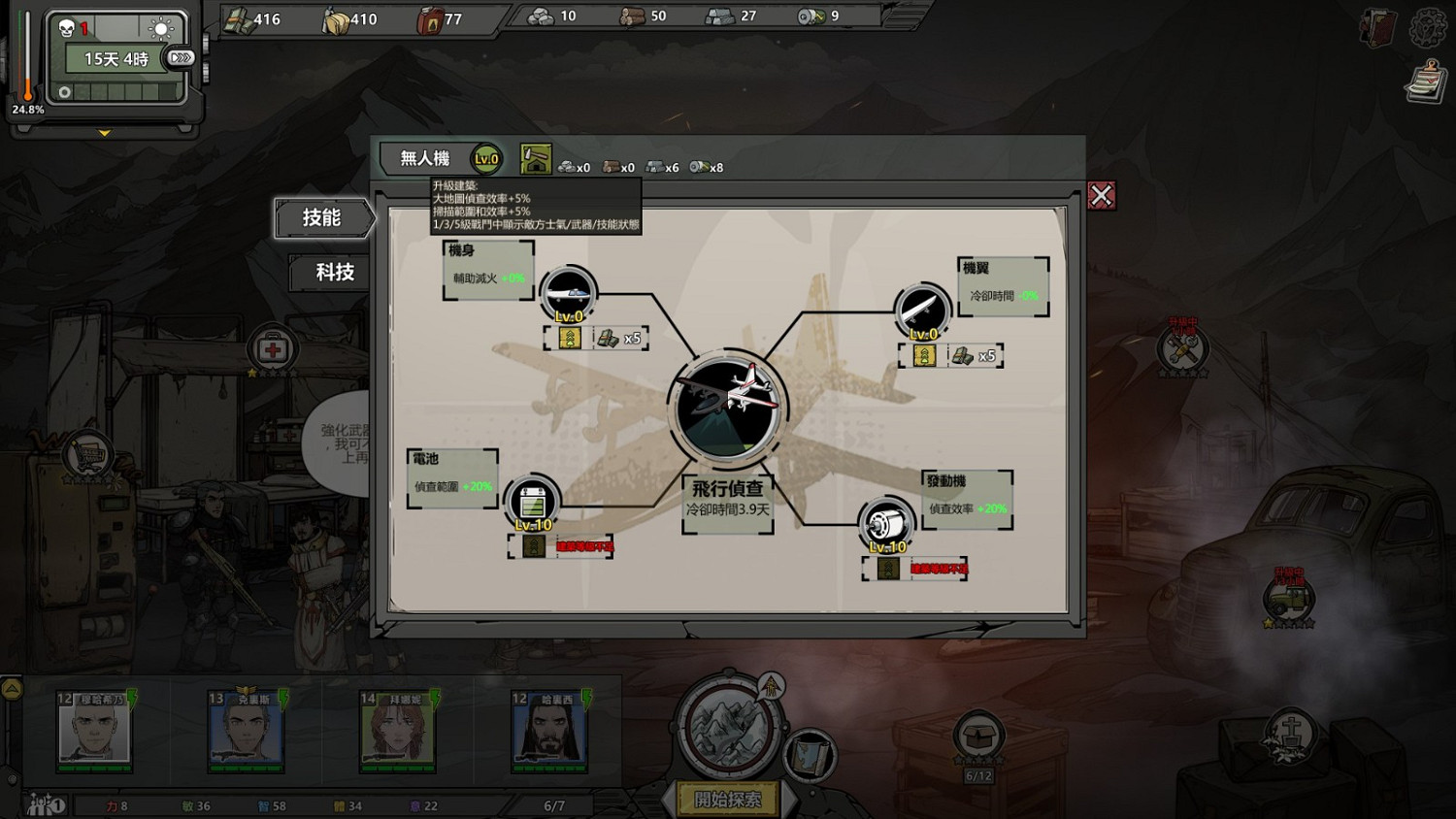The height and width of the screenshot is (819, 1456).
Task: Close the drone upgrade panel
Action: [x=1101, y=196]
